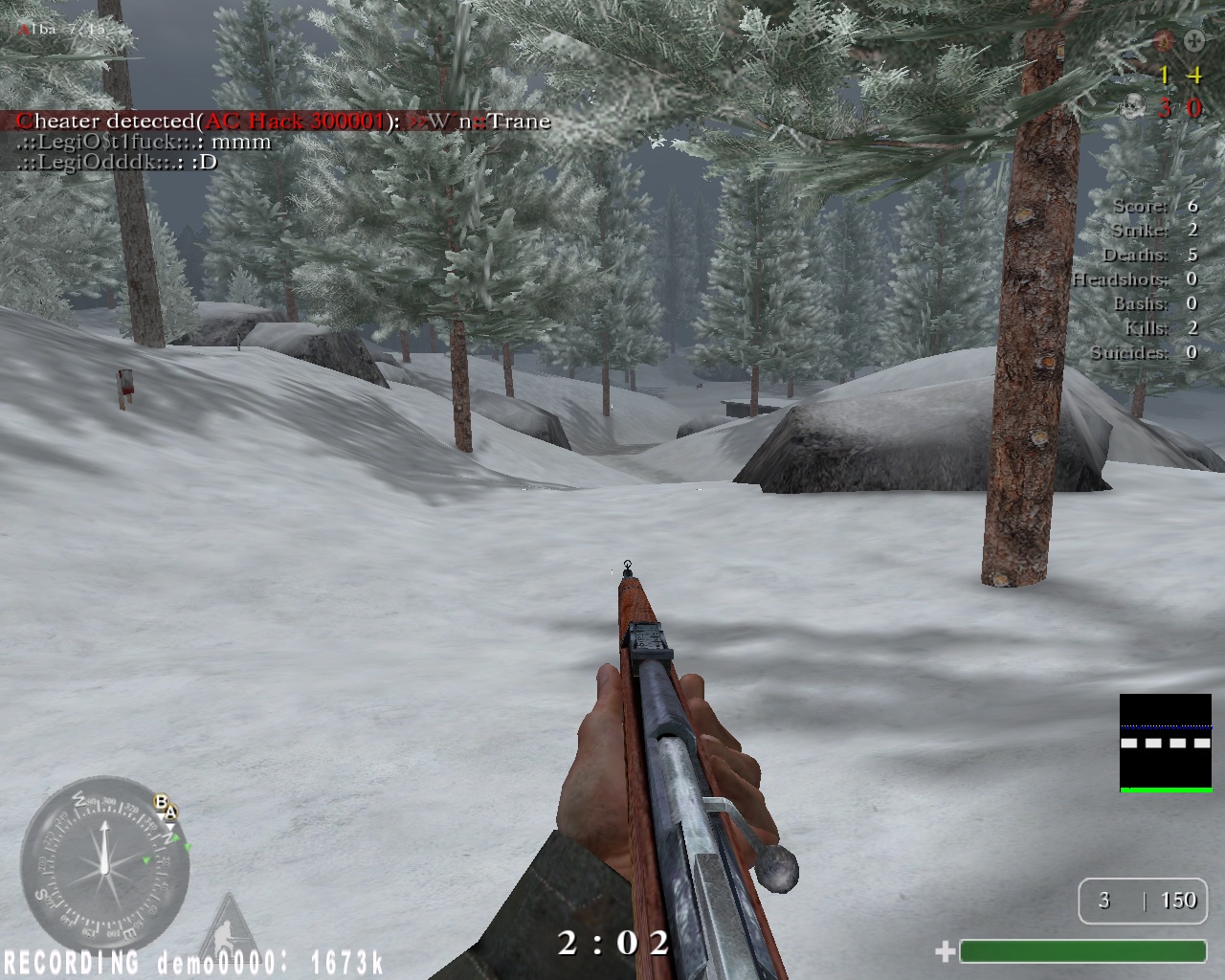
Task: Select objective marker A on the compass
Action: [x=170, y=813]
